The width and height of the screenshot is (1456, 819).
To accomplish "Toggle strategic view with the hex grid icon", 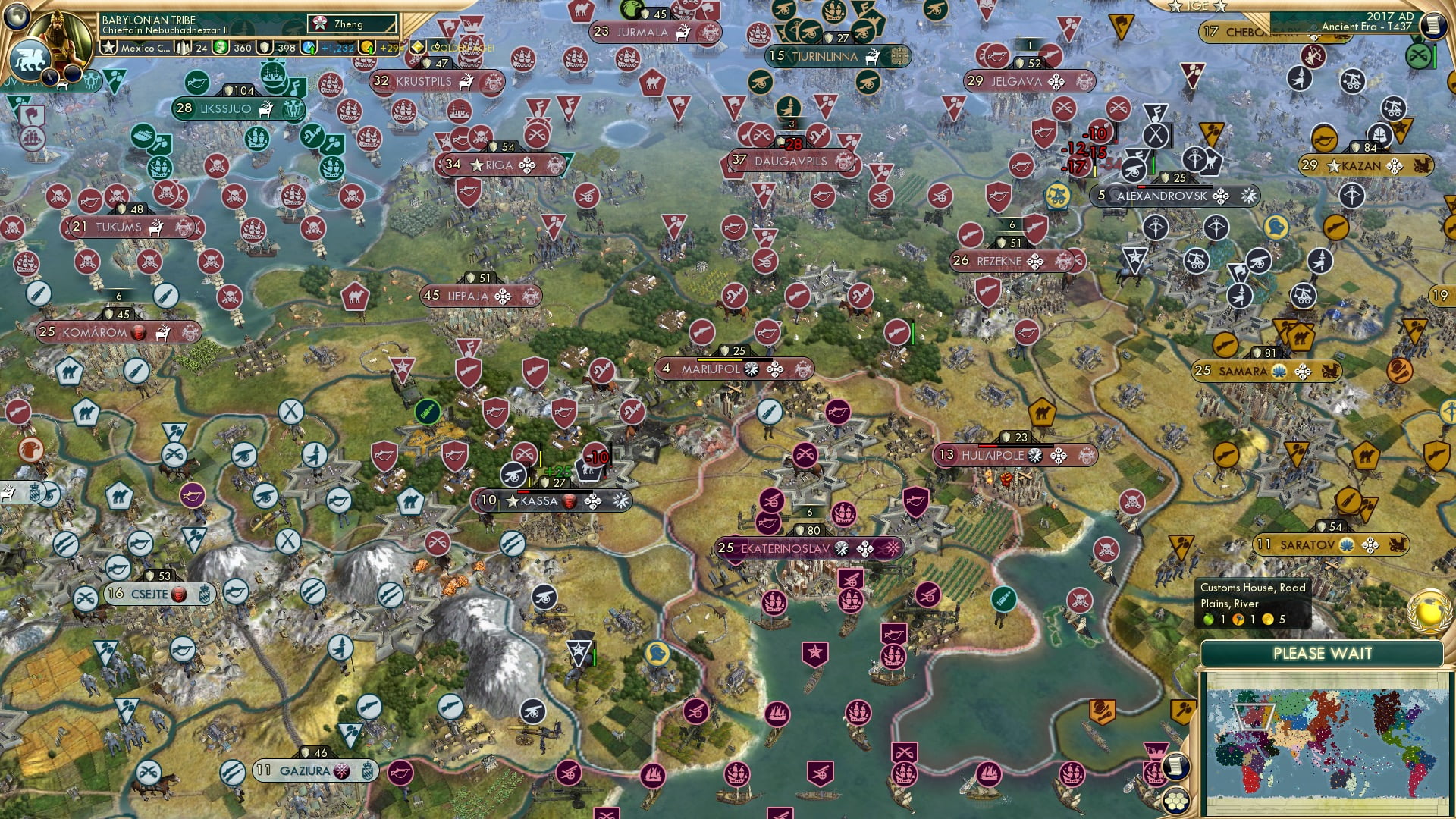I will click(x=1175, y=802).
